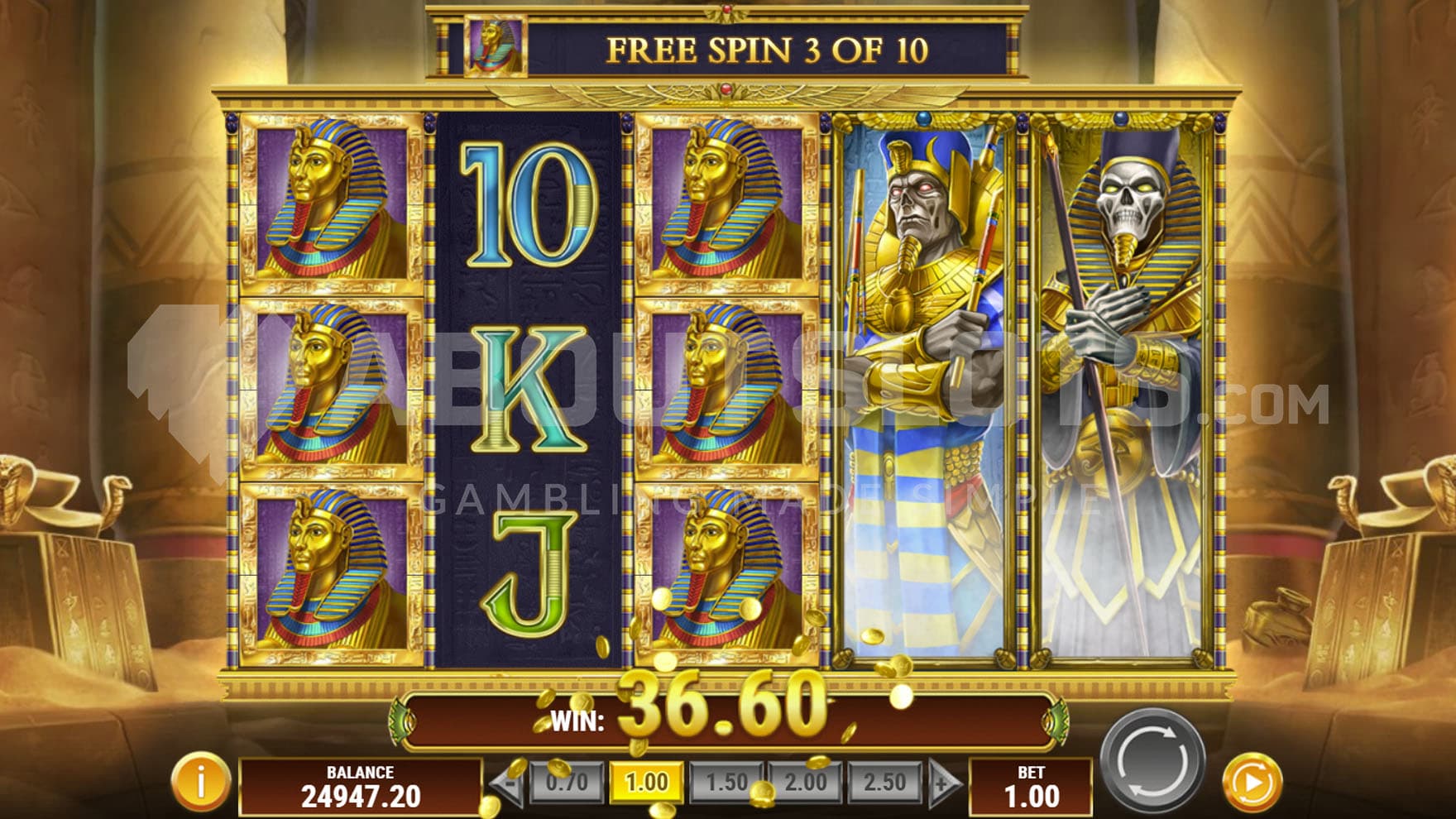Open the game info panel
This screenshot has height=819, width=1456.
coord(200,781)
